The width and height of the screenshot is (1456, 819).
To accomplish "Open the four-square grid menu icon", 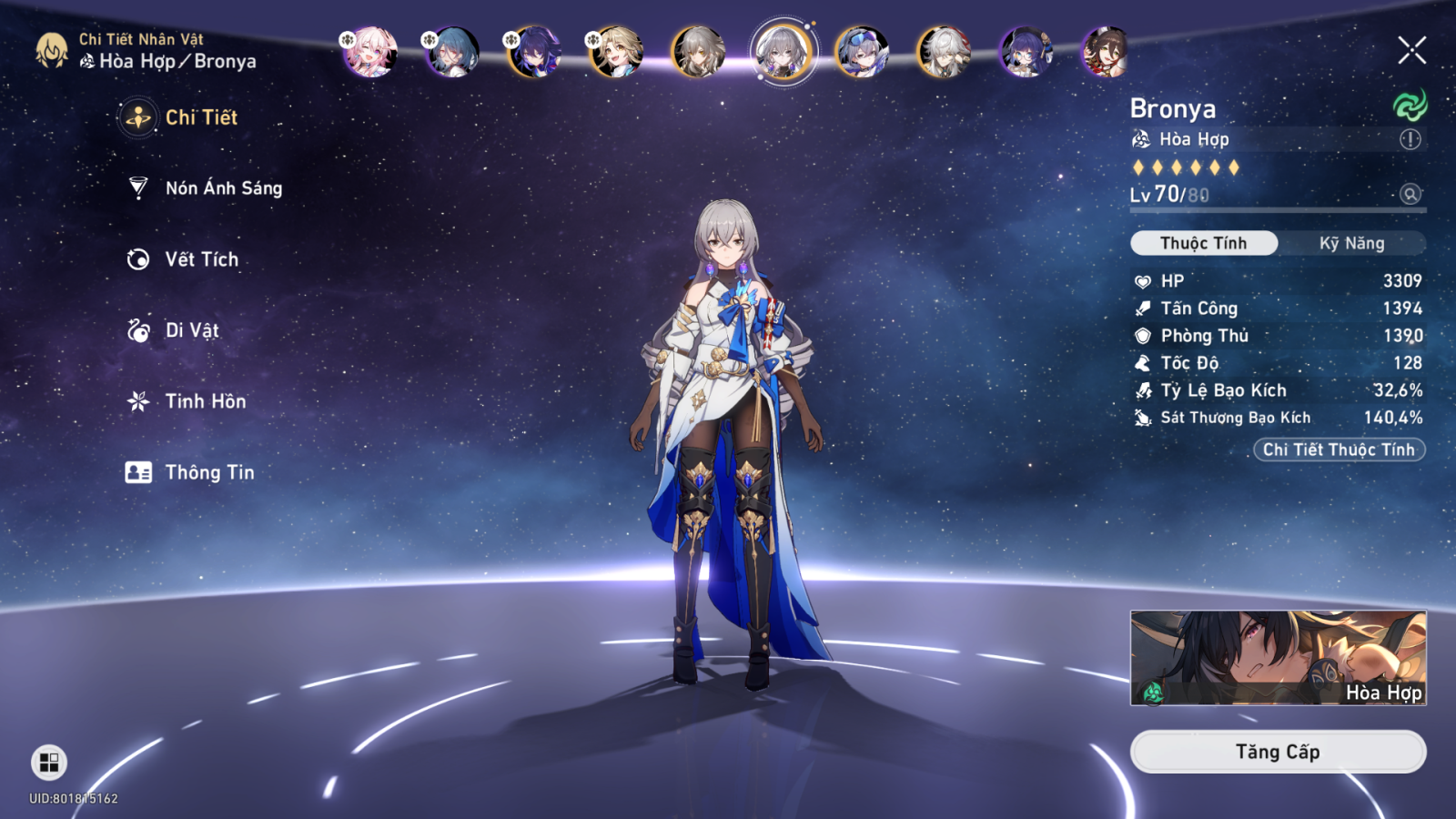I will click(49, 762).
